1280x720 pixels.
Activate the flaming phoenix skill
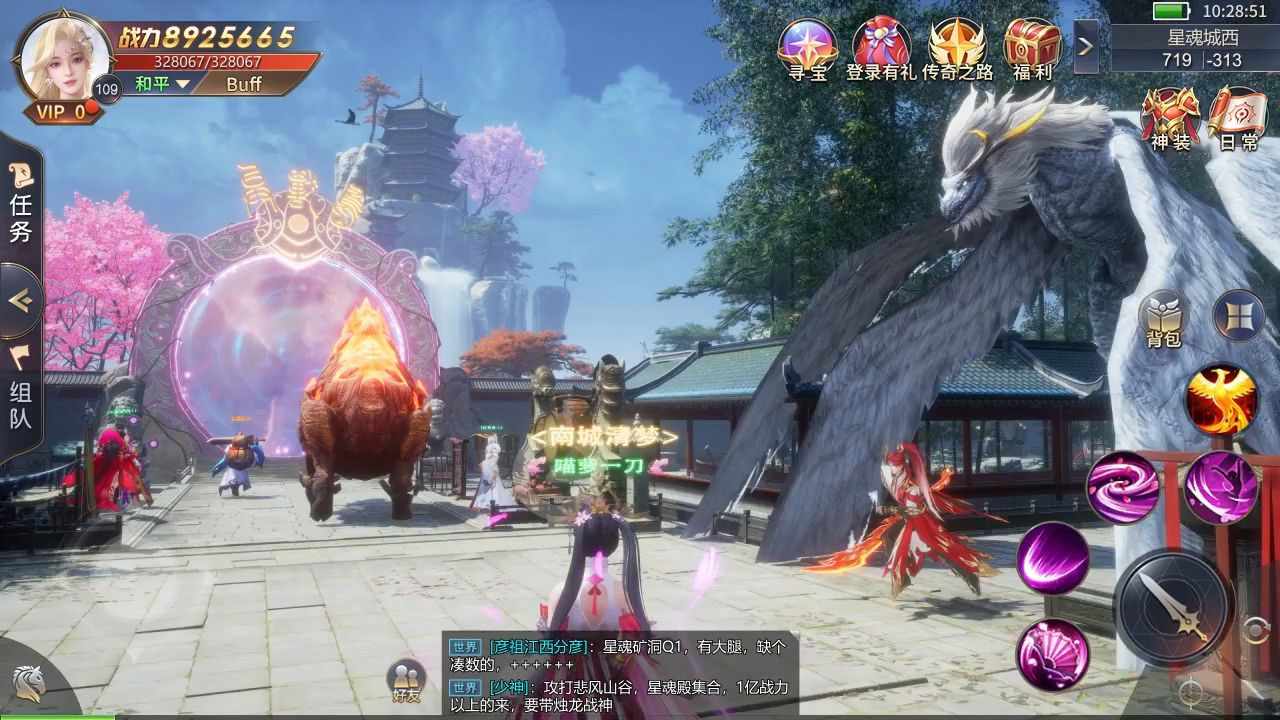point(1221,399)
